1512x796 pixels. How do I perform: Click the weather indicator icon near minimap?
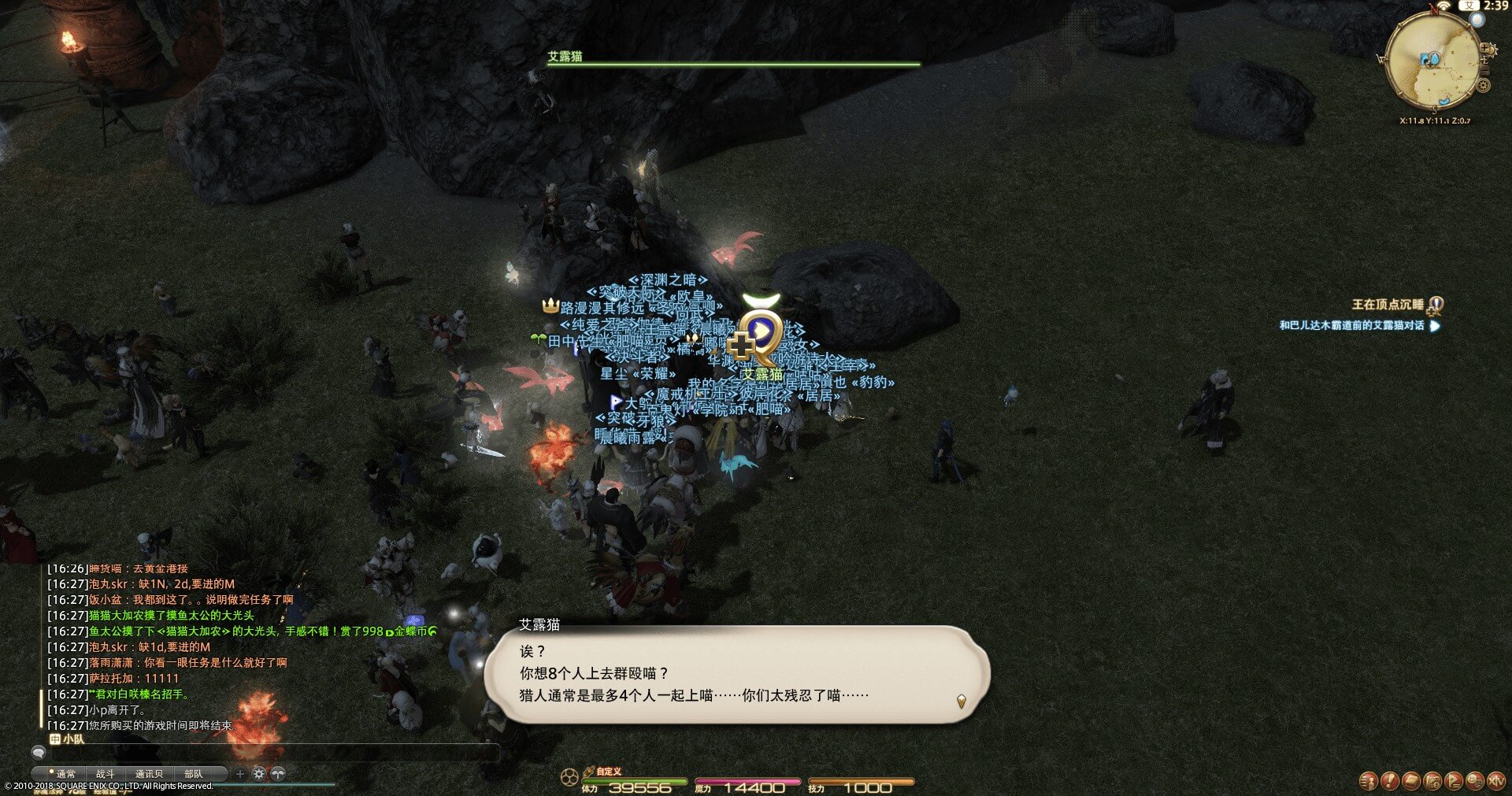[x=1477, y=20]
